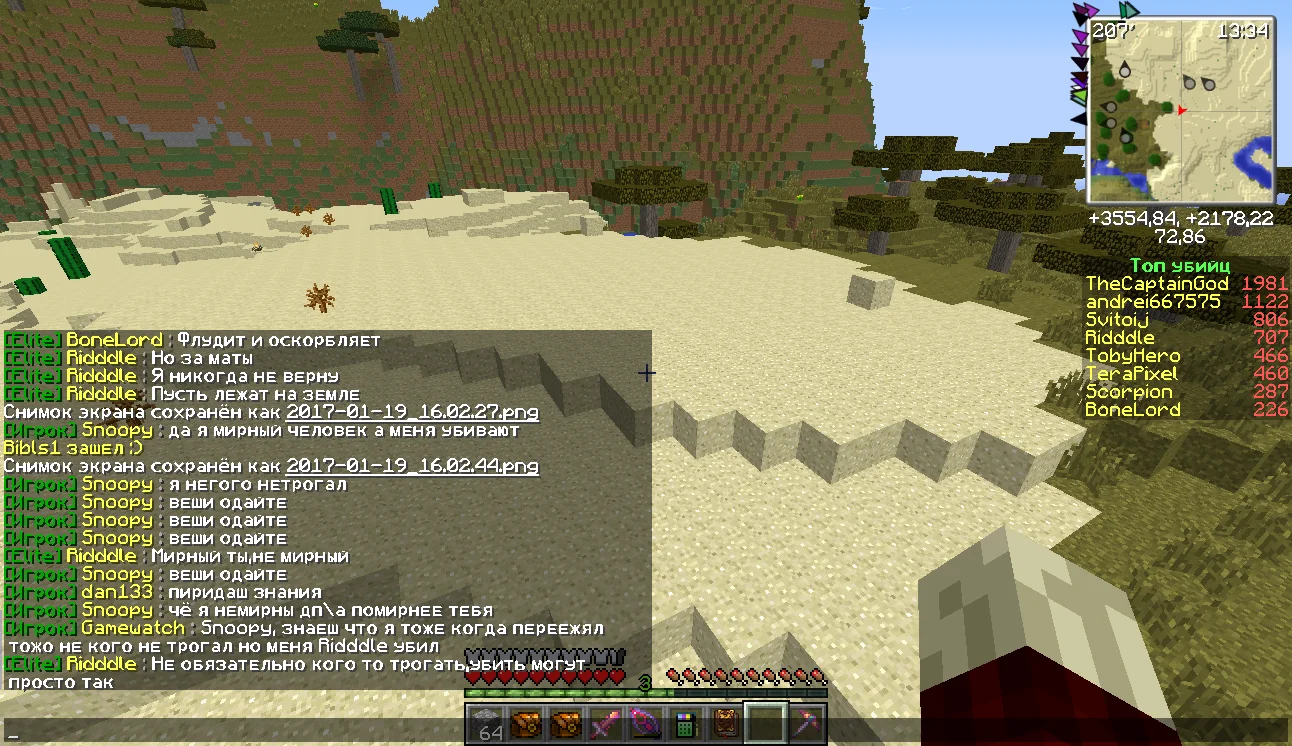
Task: Click the minimap in the corner
Action: coord(1181,110)
